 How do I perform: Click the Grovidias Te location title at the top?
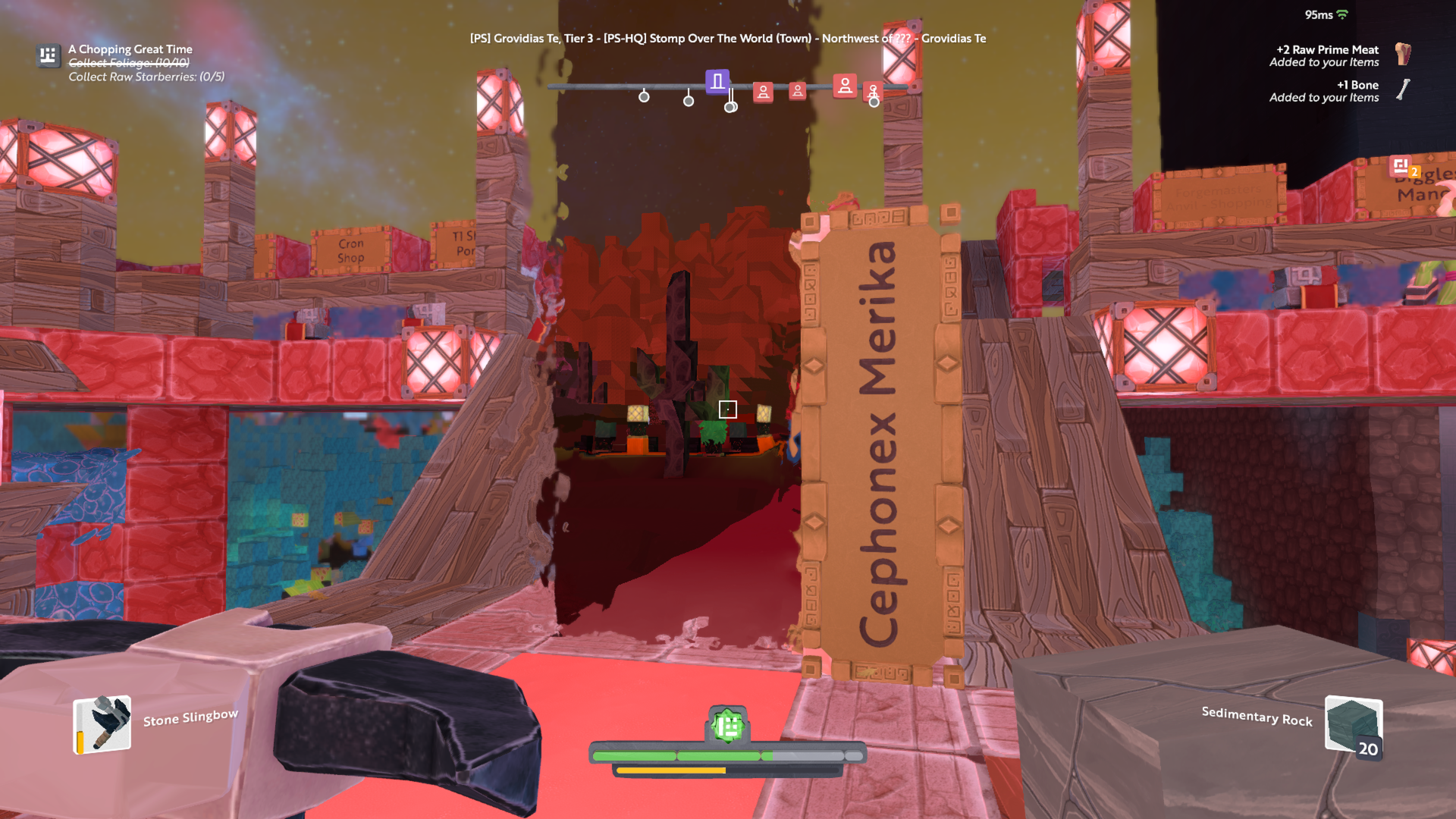coord(728,38)
